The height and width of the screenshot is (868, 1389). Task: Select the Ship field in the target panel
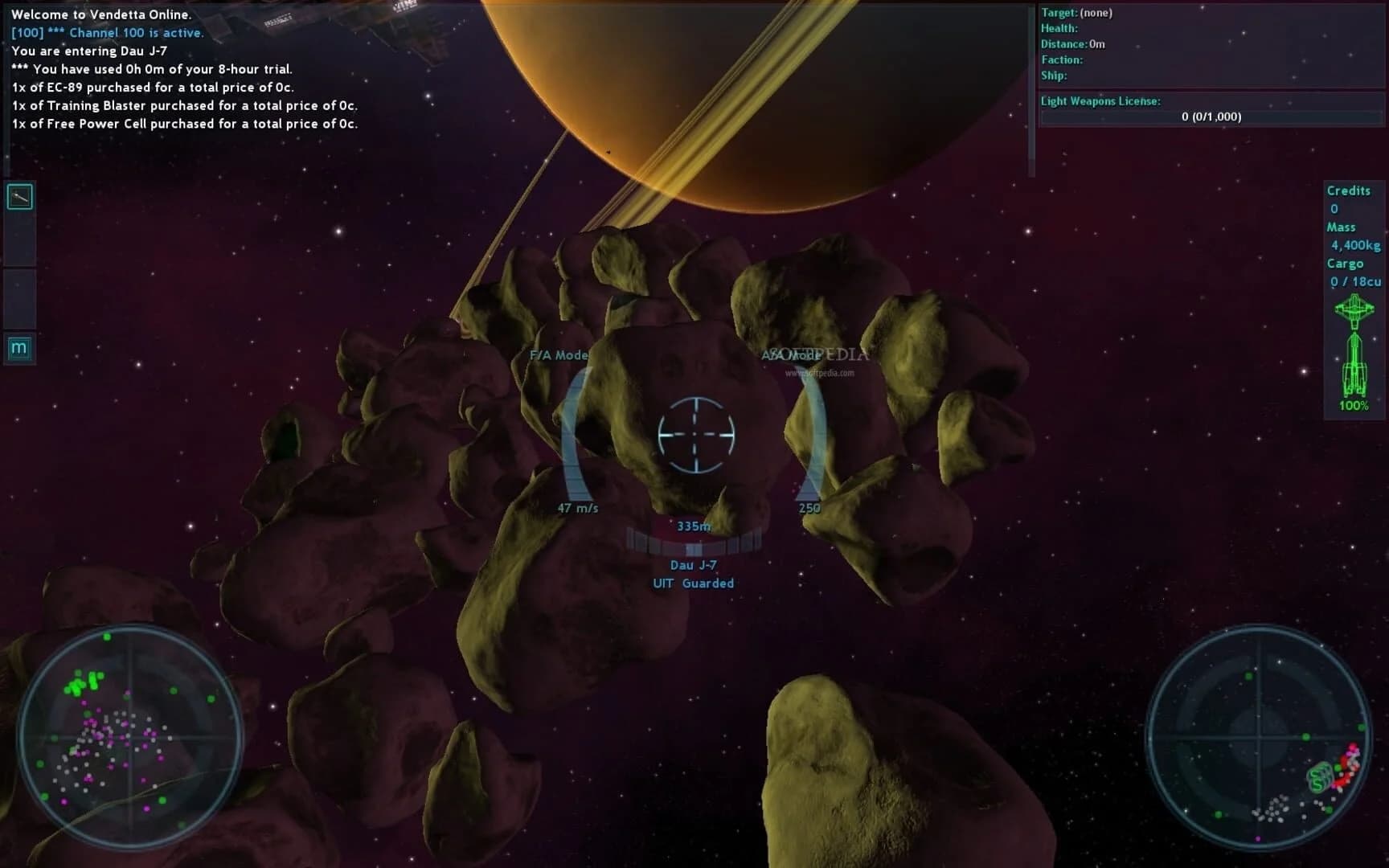[1055, 75]
